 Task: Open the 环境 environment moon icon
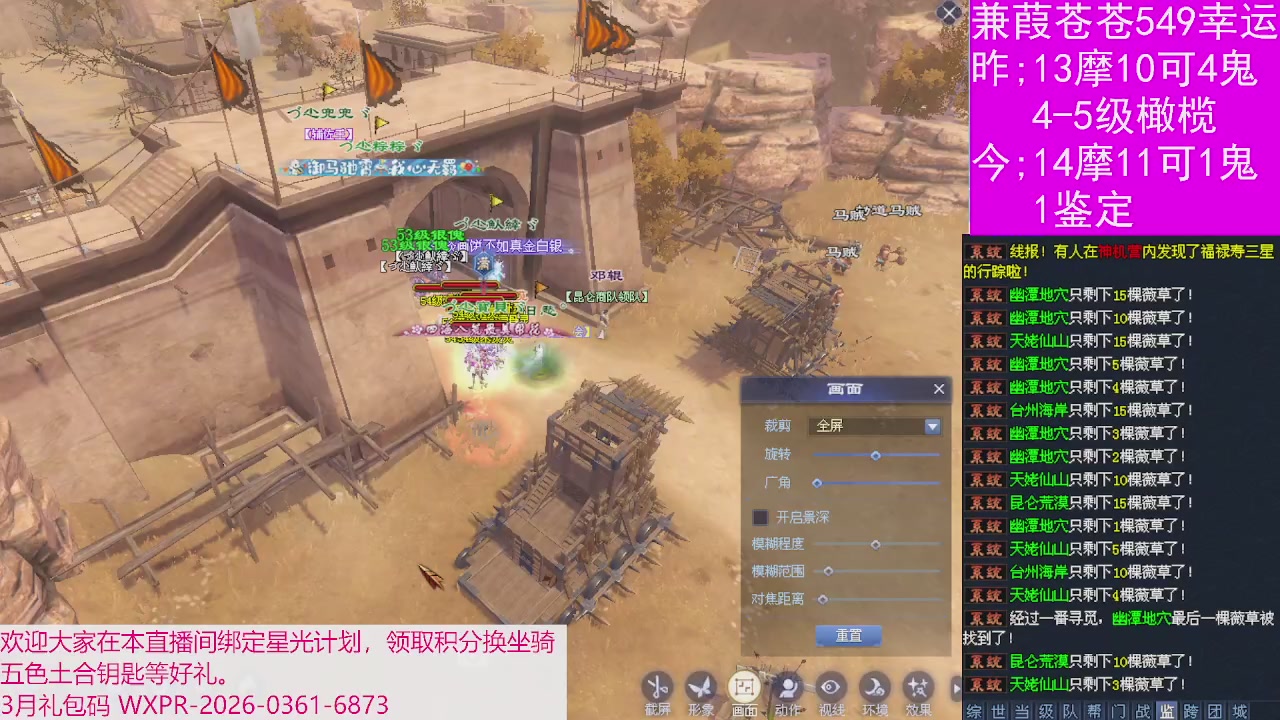point(874,688)
